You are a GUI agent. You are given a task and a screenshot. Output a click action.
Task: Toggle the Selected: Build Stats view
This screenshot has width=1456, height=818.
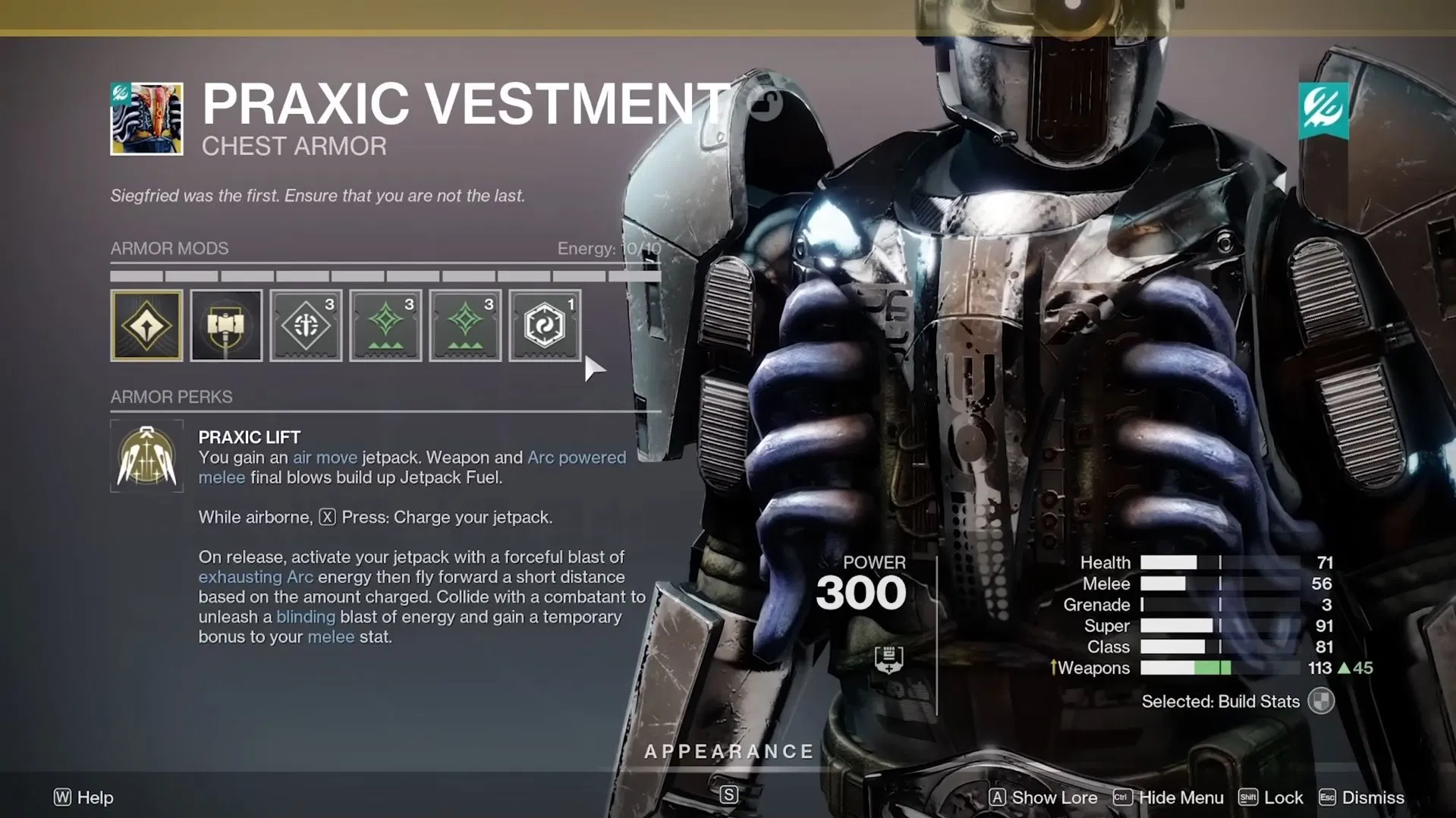coord(1320,701)
